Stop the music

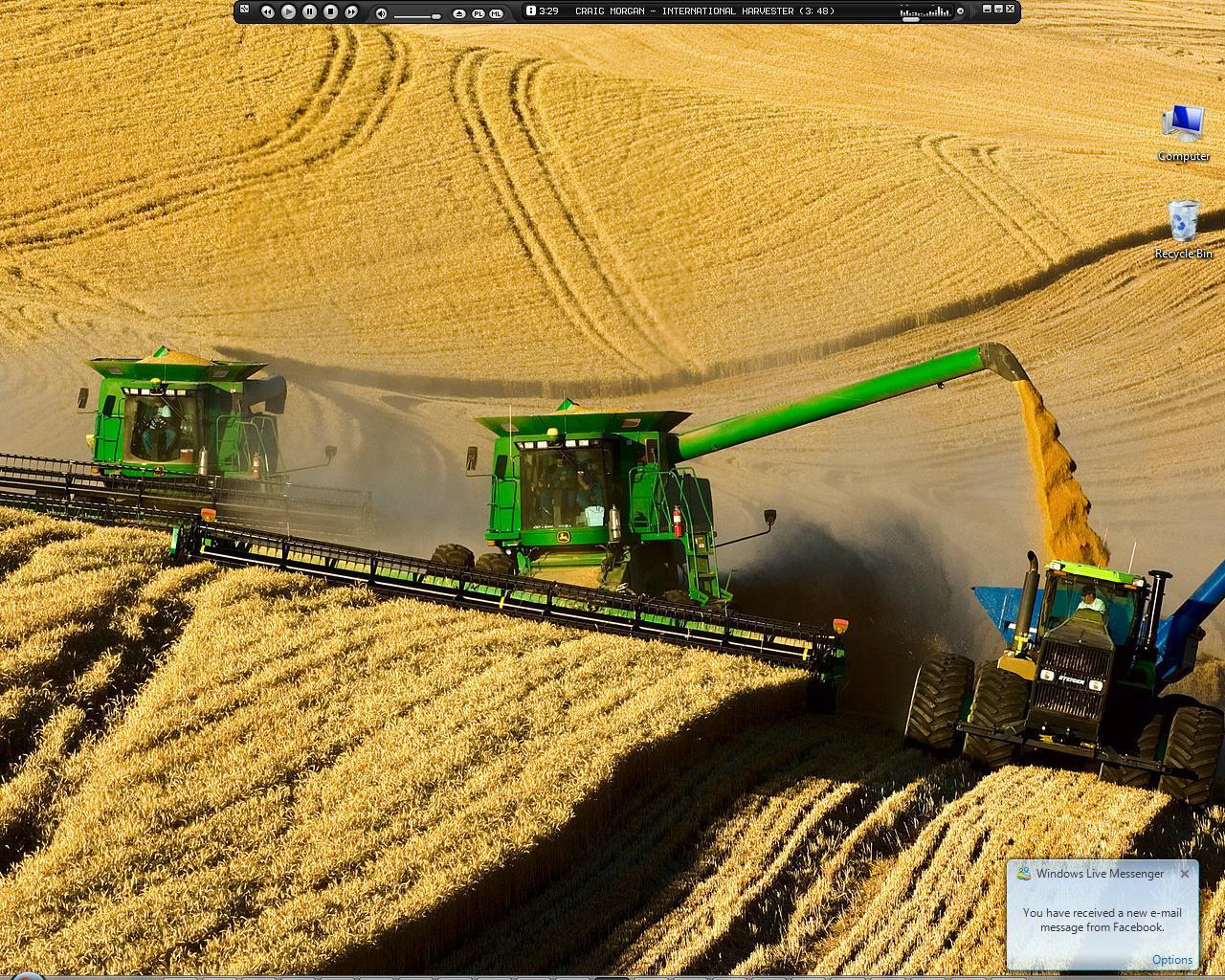click(331, 12)
